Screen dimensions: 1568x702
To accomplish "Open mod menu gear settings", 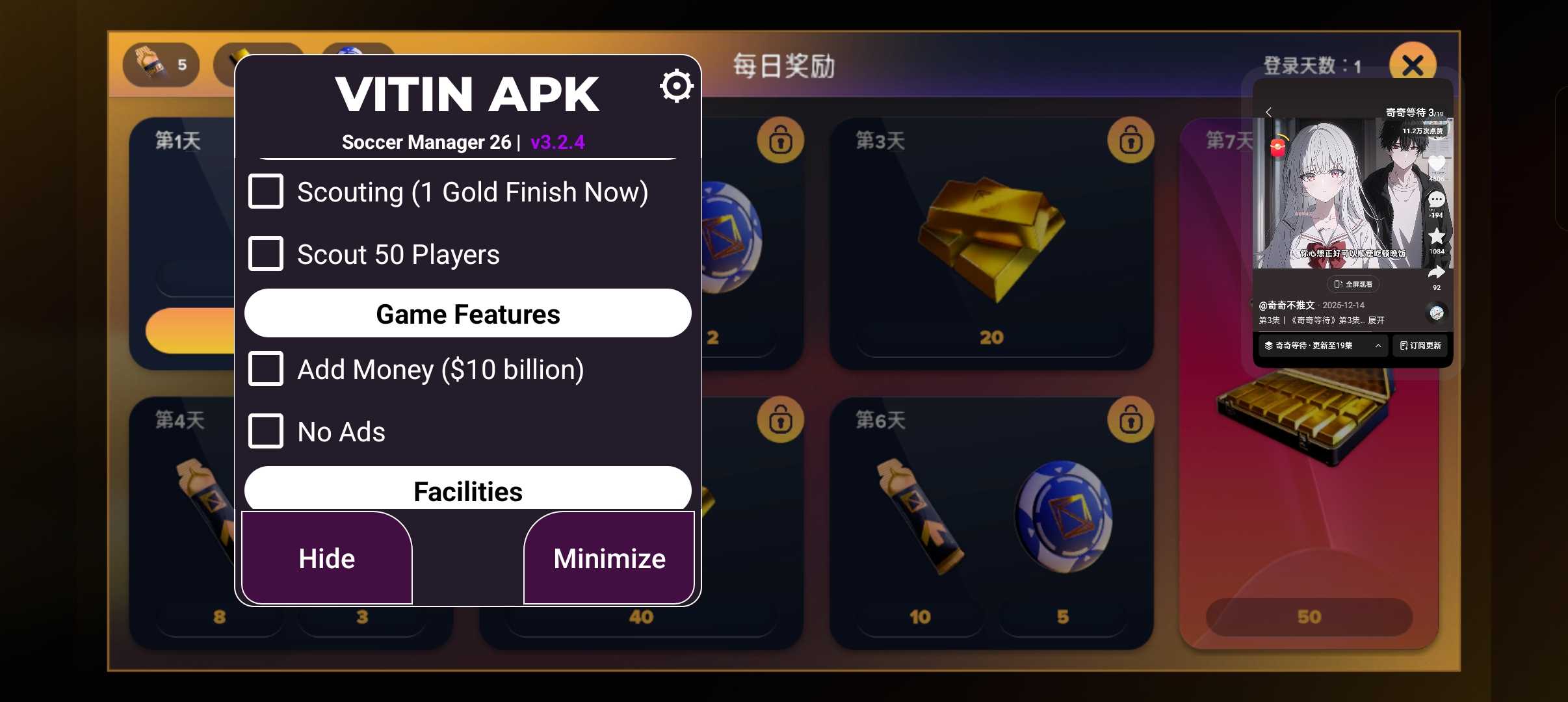I will pyautogui.click(x=676, y=86).
